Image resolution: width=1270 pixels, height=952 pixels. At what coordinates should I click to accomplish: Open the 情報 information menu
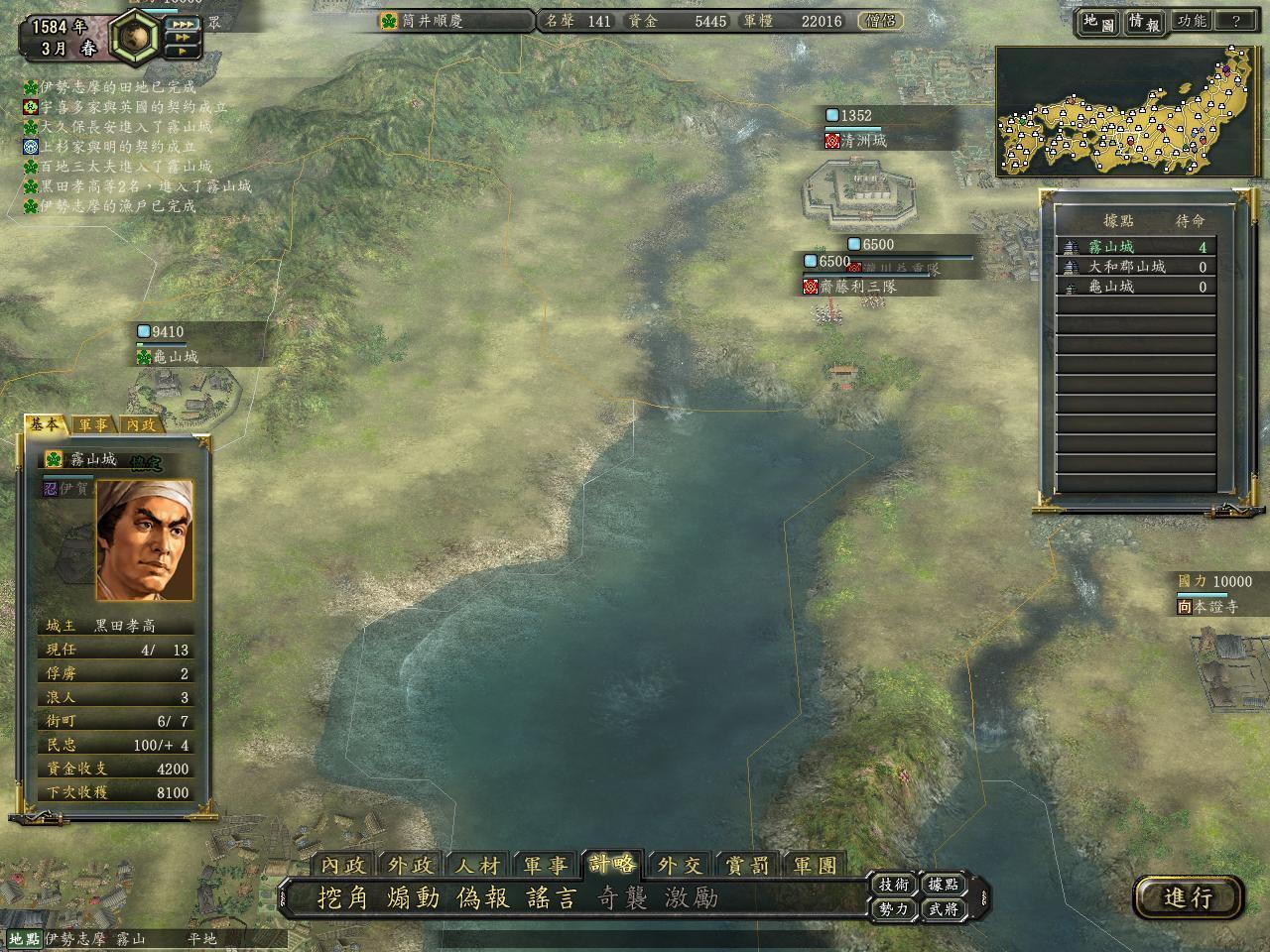1144,23
